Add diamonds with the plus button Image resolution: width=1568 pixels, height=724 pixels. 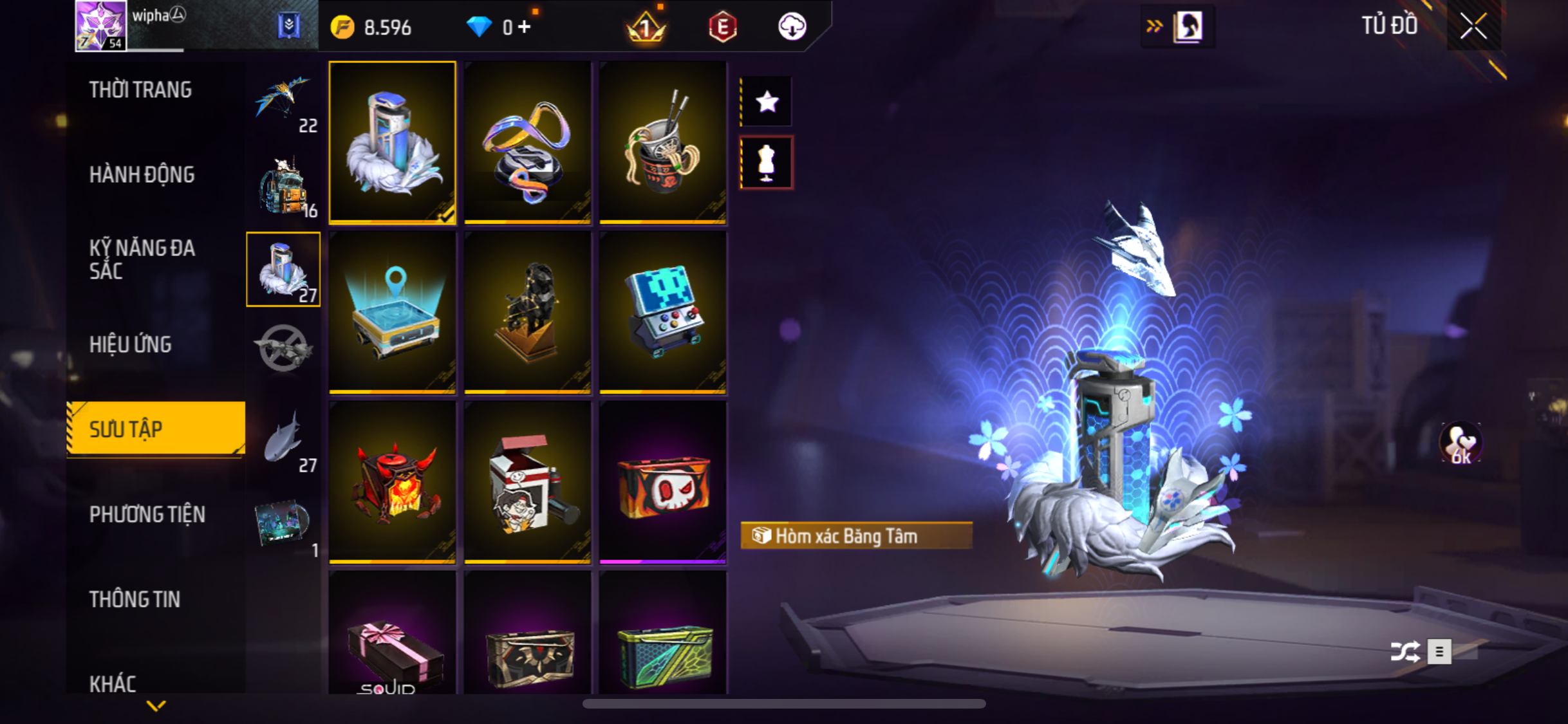[525, 27]
